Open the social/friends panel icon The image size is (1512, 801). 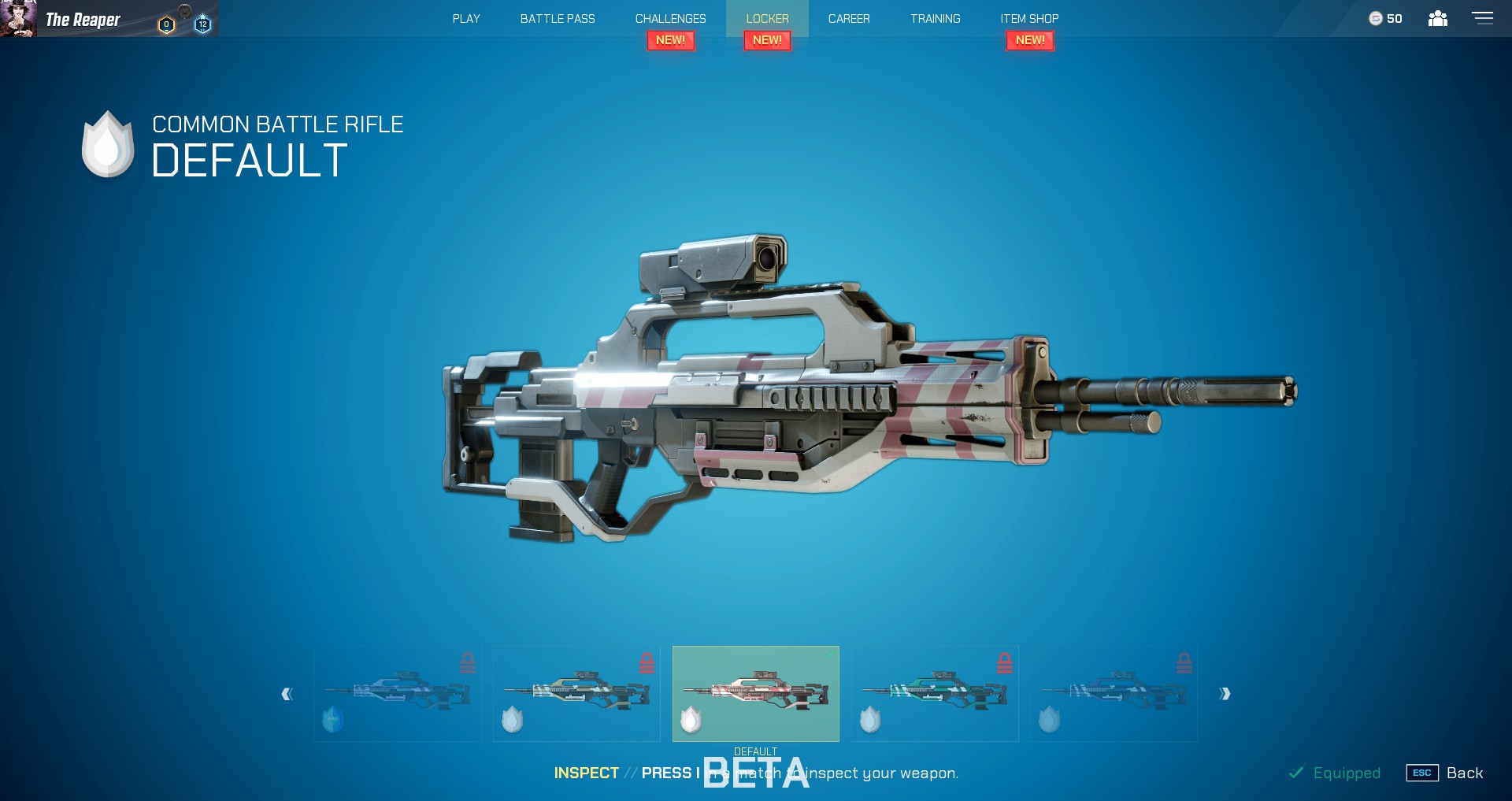click(x=1439, y=17)
